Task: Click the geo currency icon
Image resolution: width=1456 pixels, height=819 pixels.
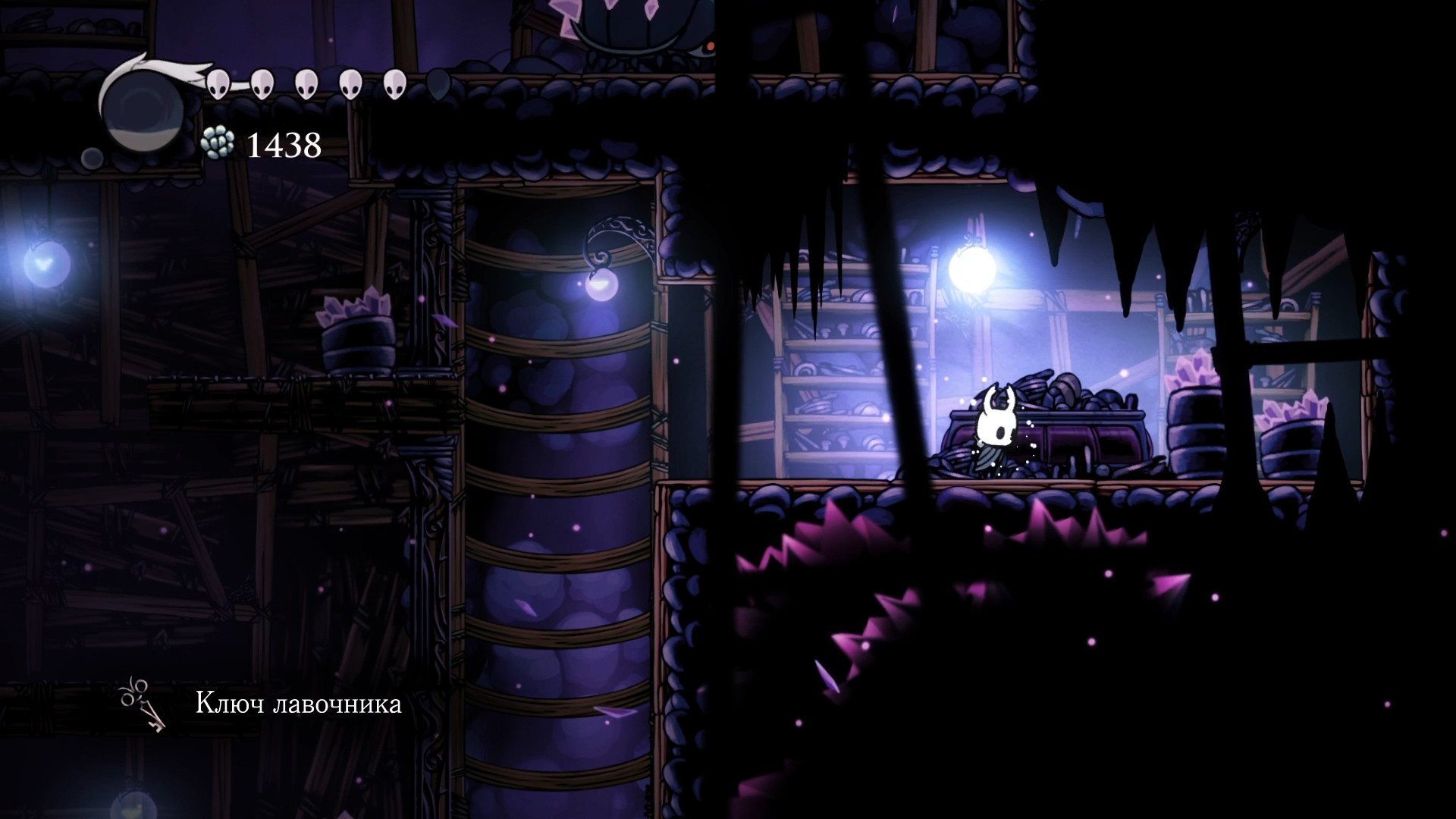Action: coord(218,143)
